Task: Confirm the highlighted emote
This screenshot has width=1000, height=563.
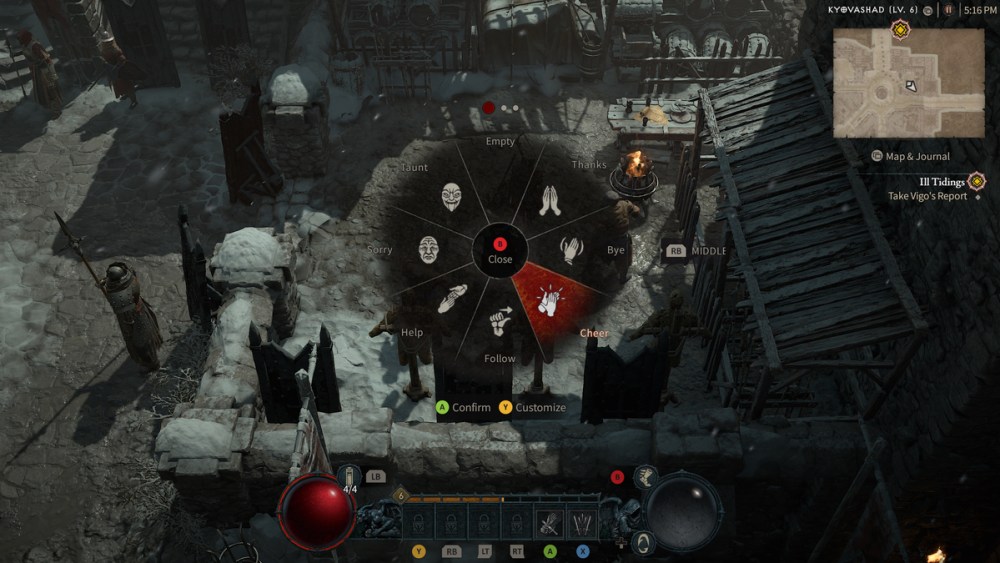Action: pos(463,407)
